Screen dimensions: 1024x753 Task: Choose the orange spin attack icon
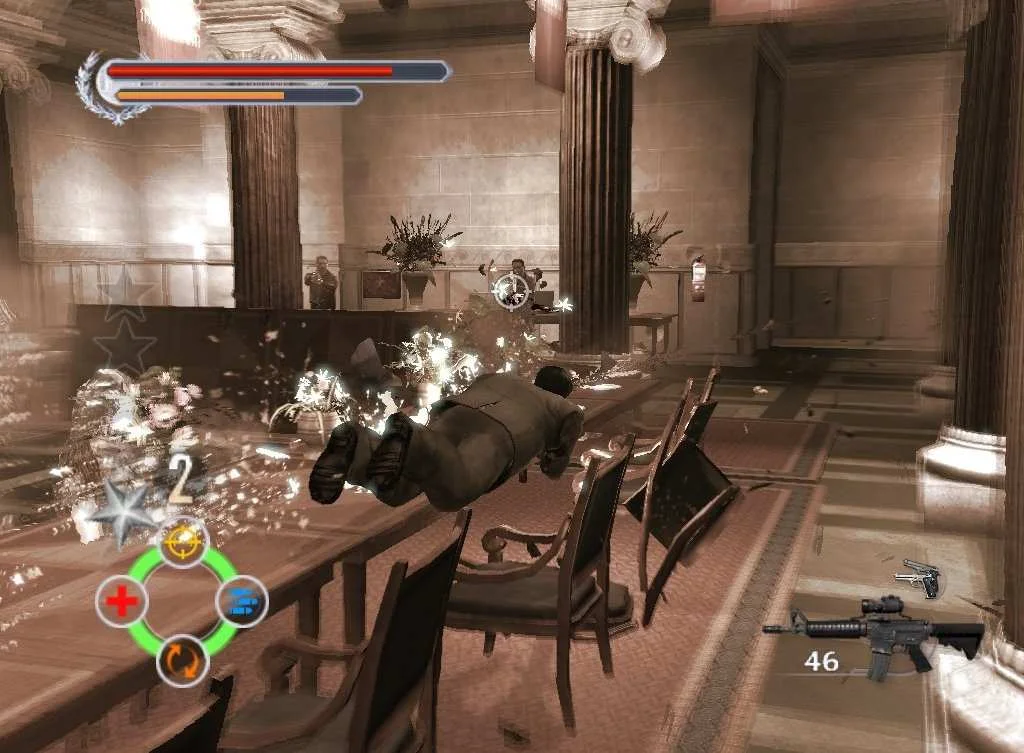tap(182, 661)
